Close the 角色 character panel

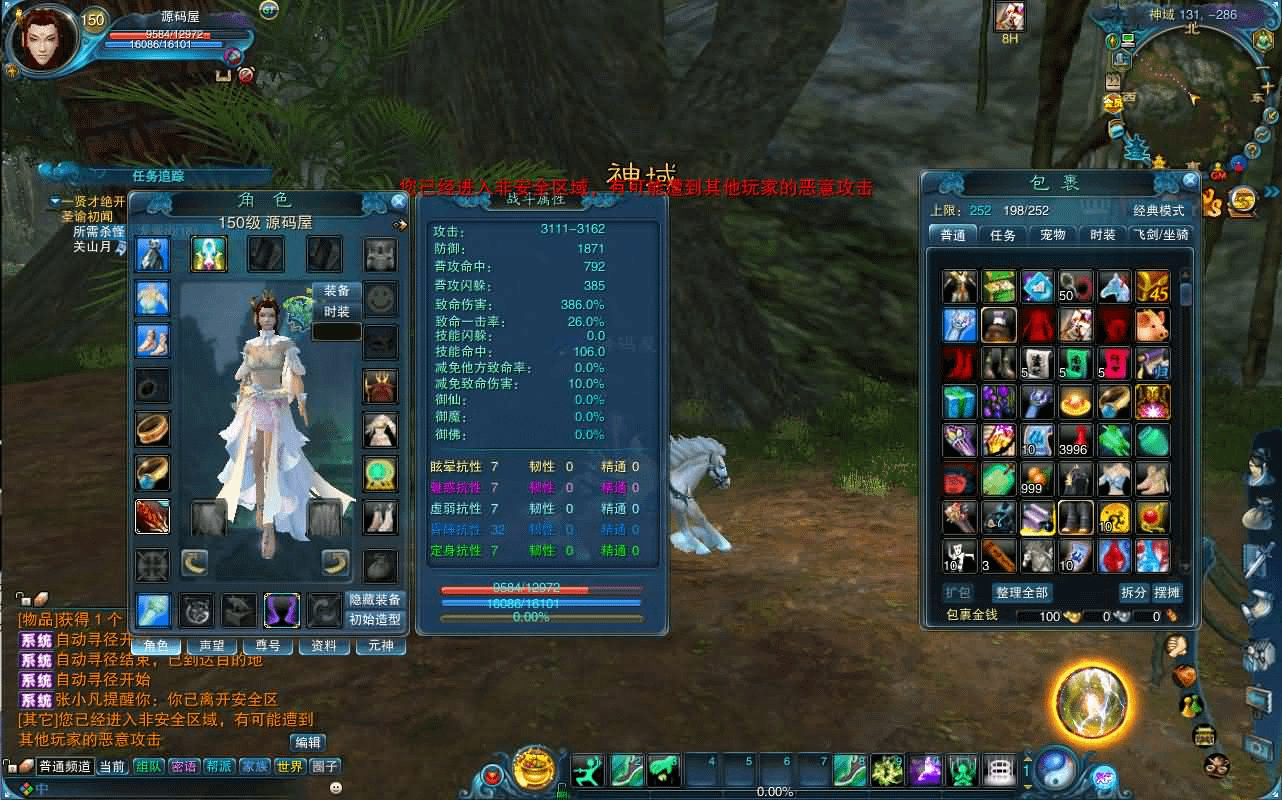pos(398,201)
